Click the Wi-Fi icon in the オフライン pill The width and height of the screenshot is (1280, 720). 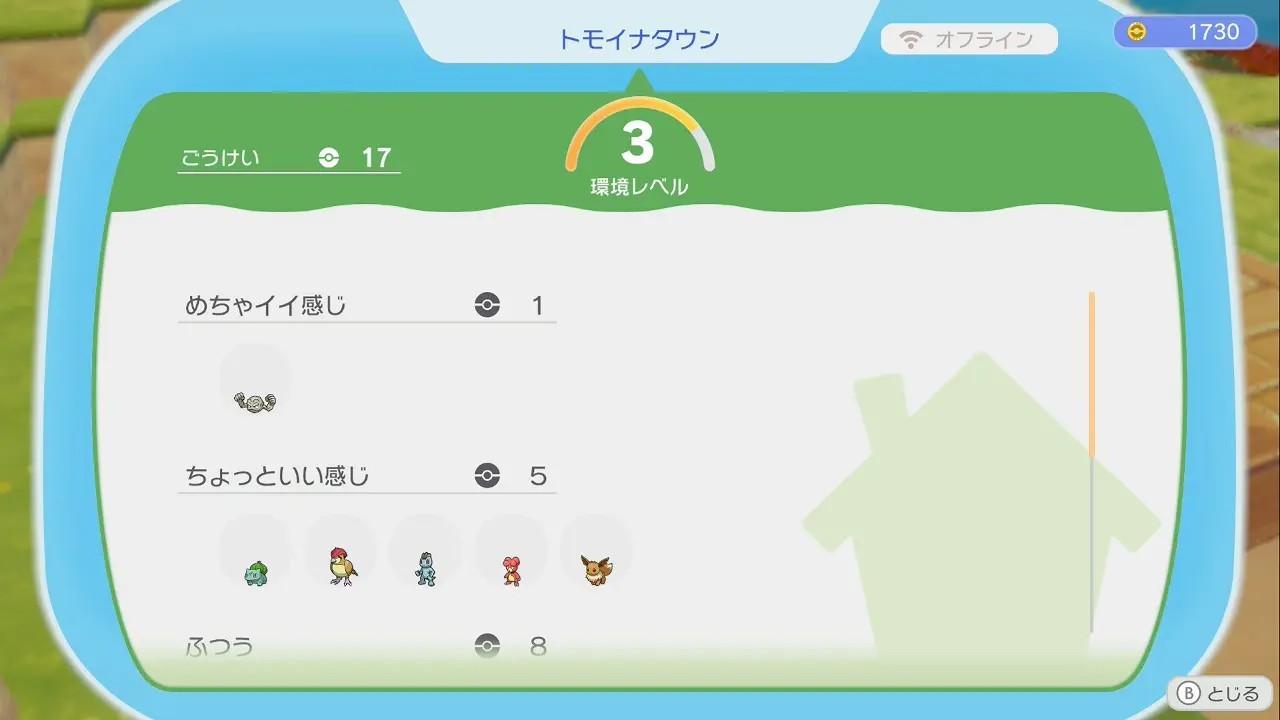click(x=909, y=39)
